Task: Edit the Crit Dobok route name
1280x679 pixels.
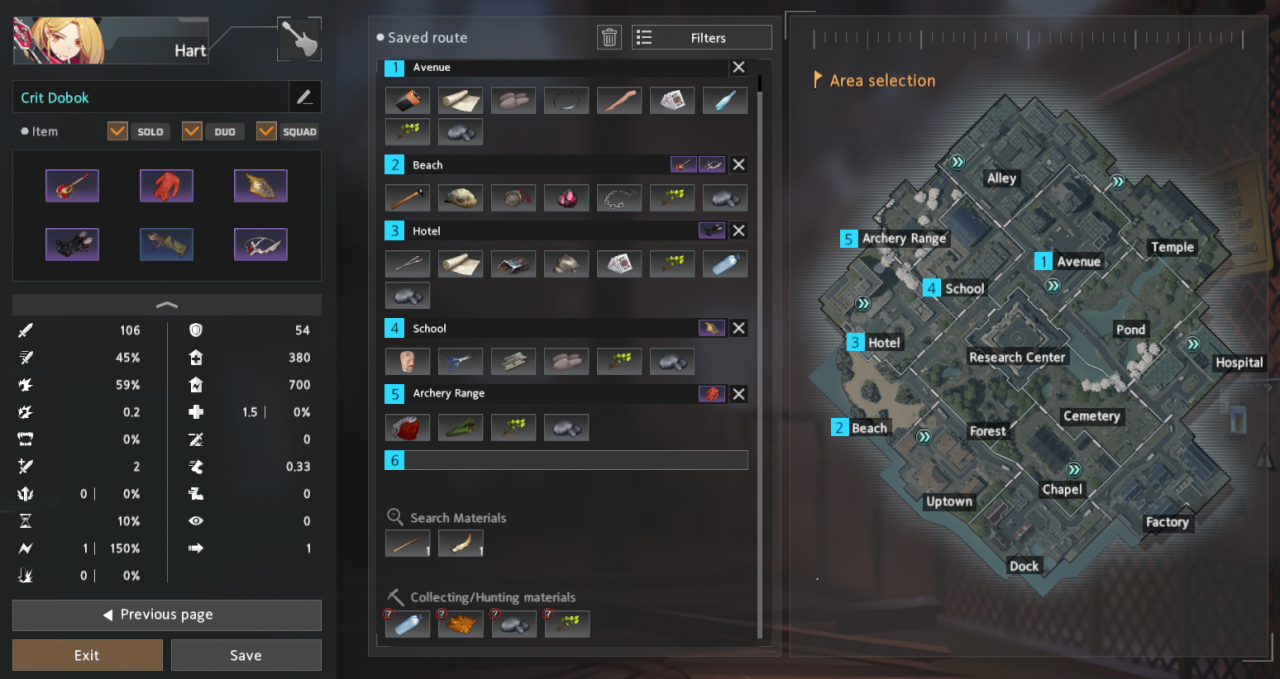Action: 305,97
